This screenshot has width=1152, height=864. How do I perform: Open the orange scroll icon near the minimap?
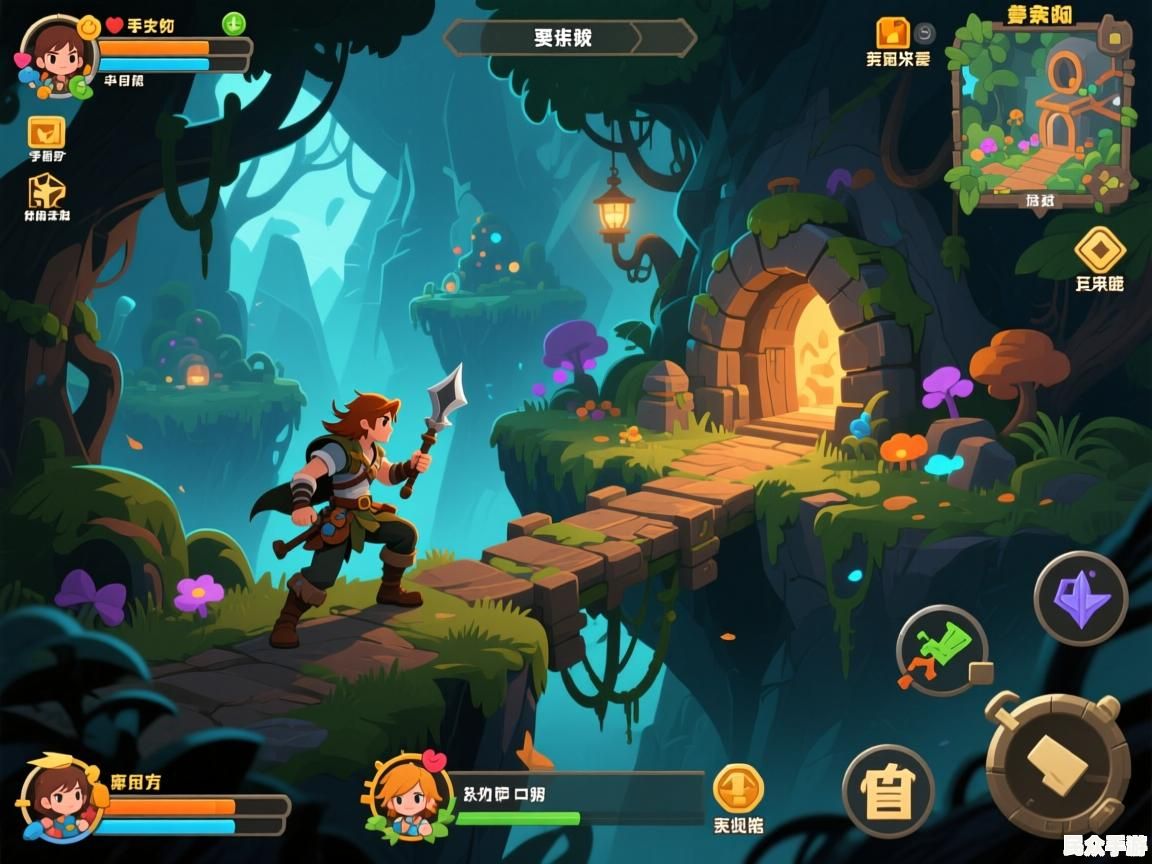[892, 33]
